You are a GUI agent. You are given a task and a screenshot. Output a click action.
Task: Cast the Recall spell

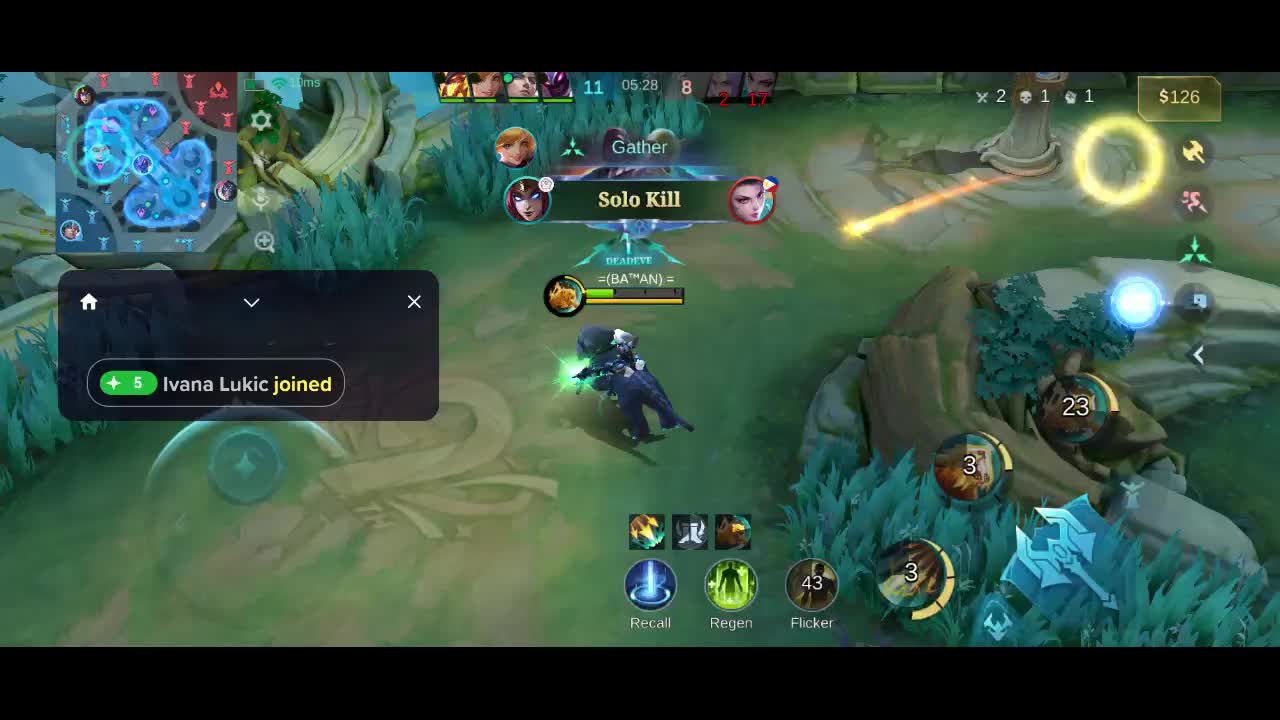pos(650,586)
